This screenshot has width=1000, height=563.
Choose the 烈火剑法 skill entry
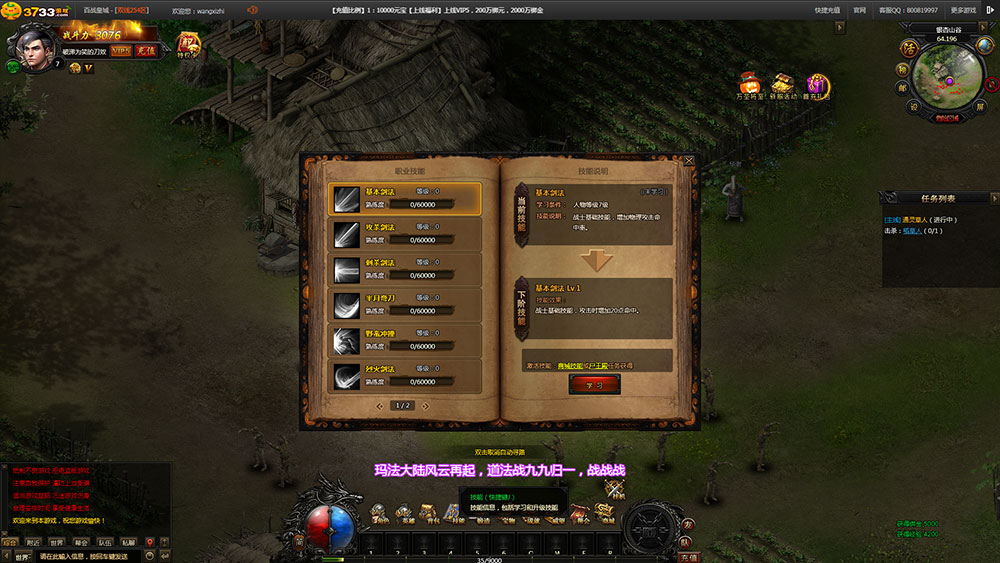[405, 375]
